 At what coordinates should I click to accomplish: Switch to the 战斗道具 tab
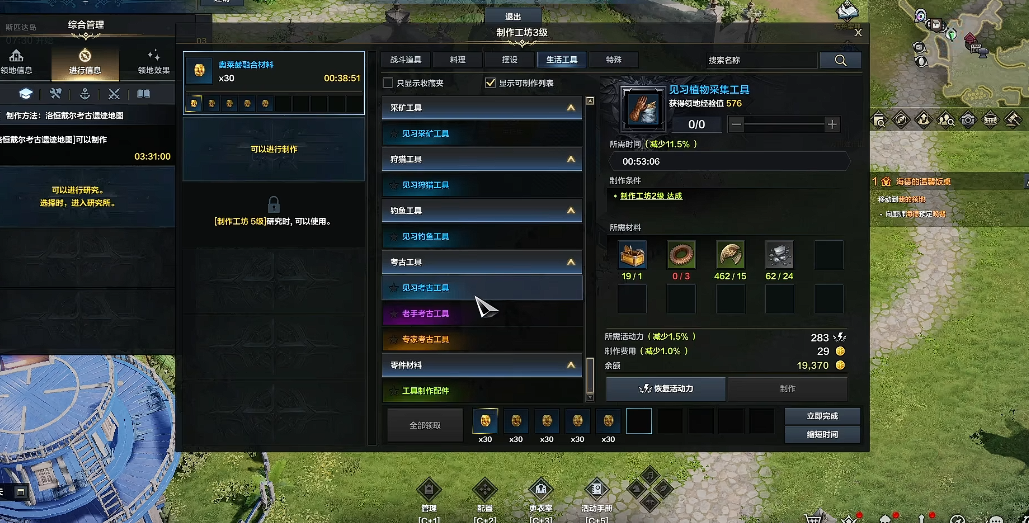[x=405, y=60]
